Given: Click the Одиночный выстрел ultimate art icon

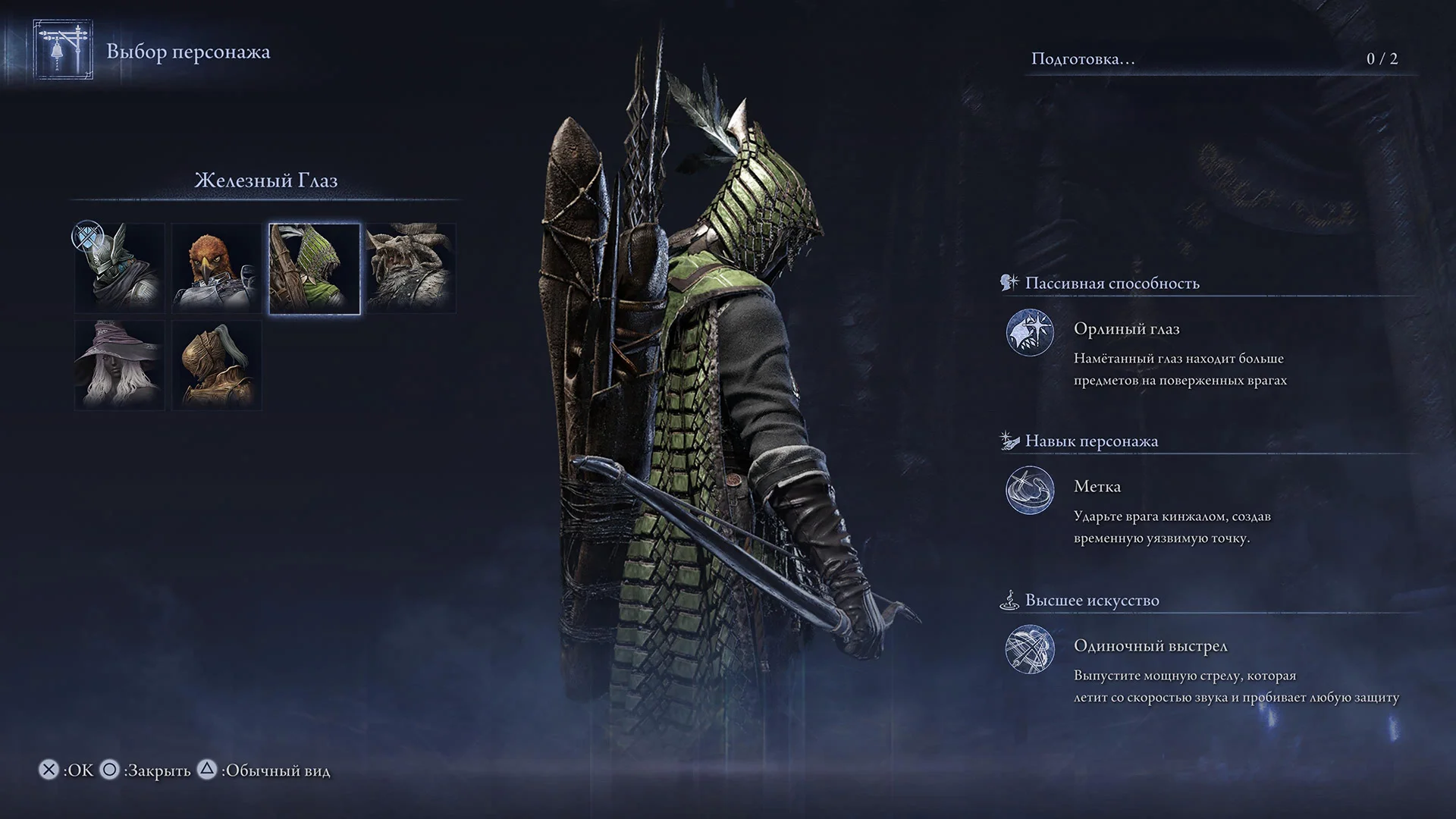Looking at the screenshot, I should click(x=1030, y=649).
